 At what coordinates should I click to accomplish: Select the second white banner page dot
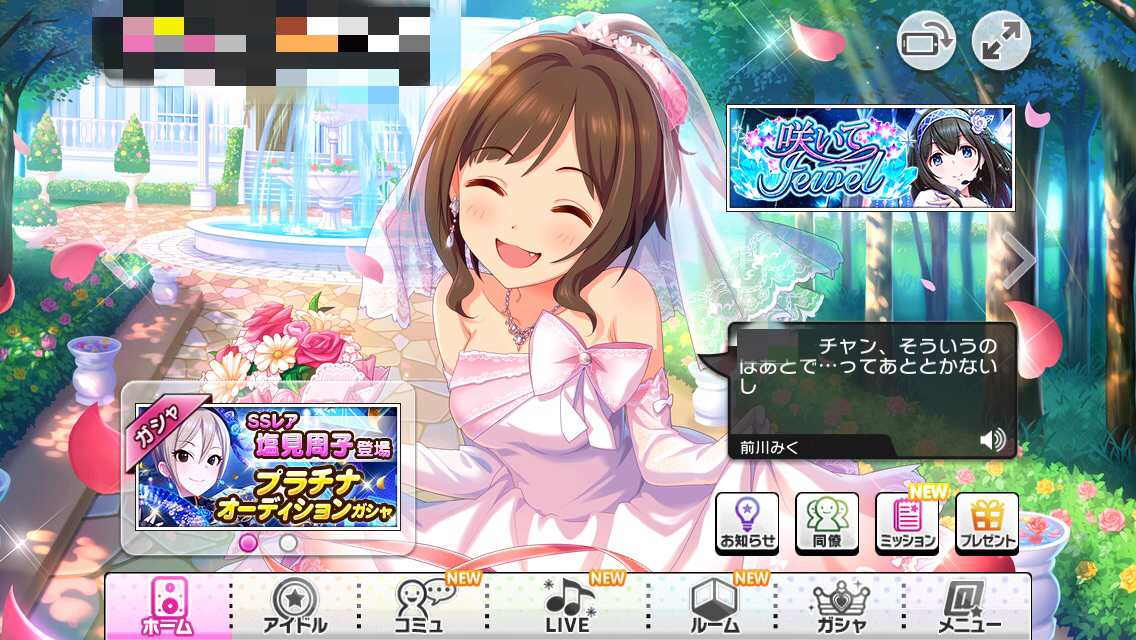click(x=288, y=542)
